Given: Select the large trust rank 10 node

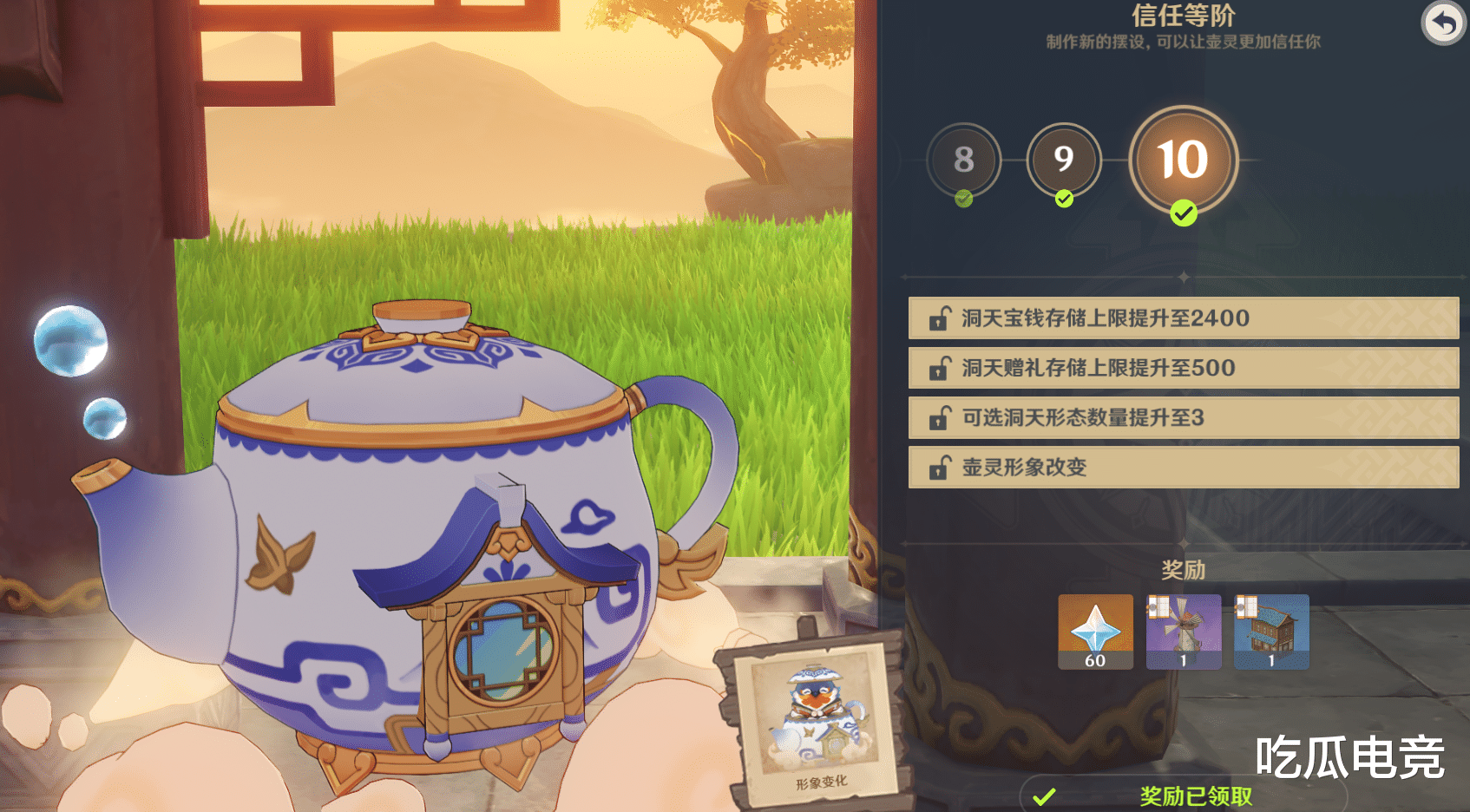Looking at the screenshot, I should 1184,160.
